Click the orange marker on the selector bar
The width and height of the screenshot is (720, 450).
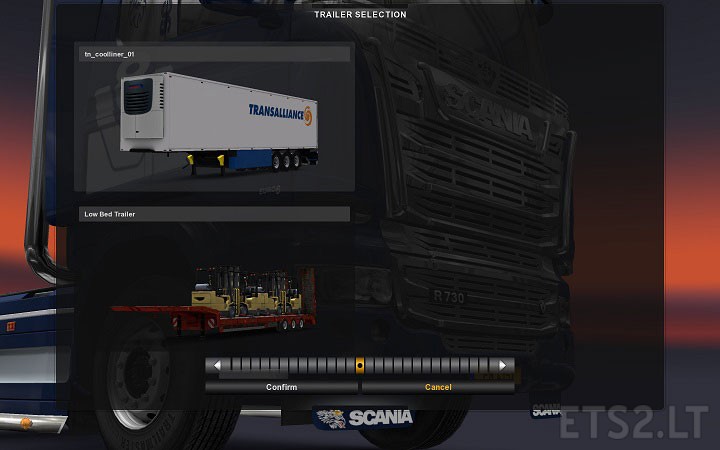coord(360,366)
